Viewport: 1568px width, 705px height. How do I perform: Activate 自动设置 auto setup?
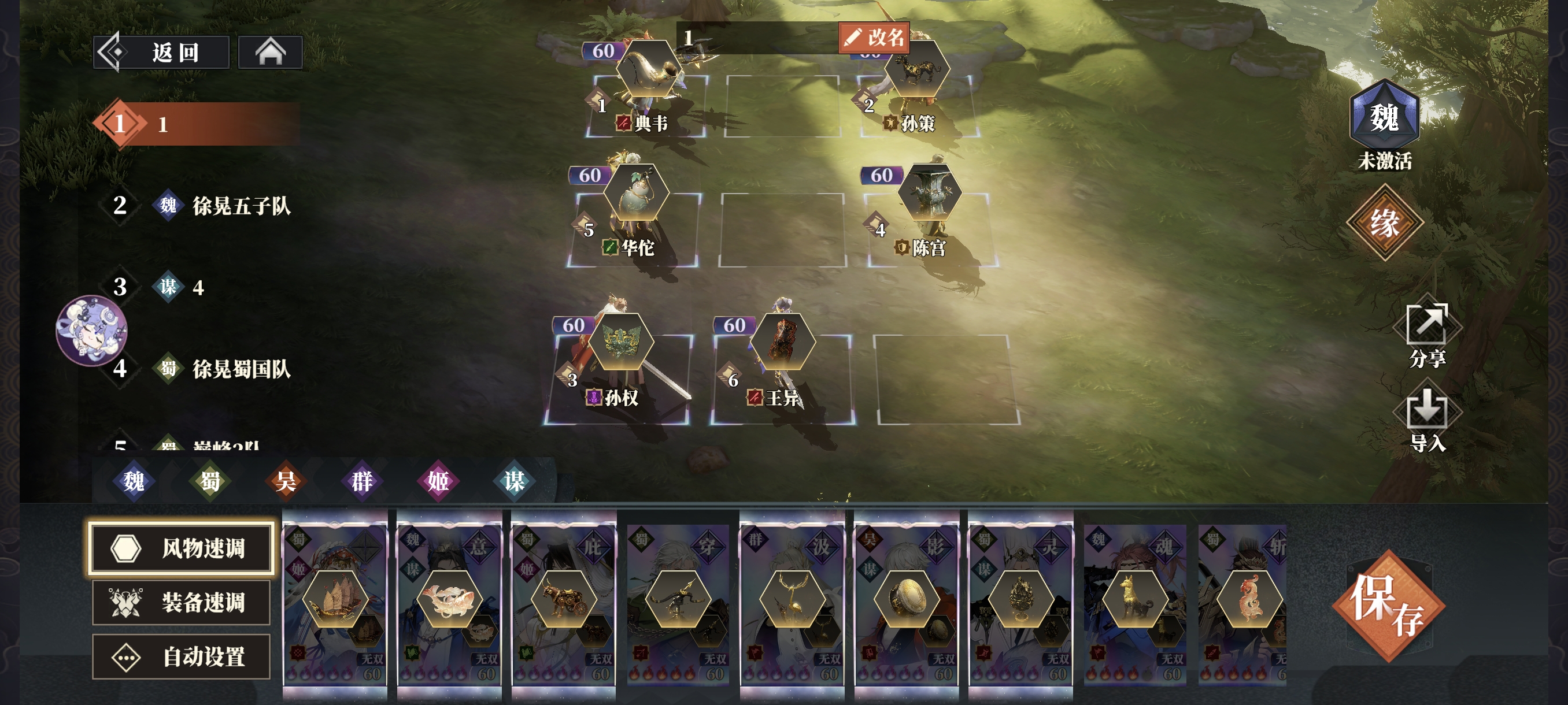(181, 656)
